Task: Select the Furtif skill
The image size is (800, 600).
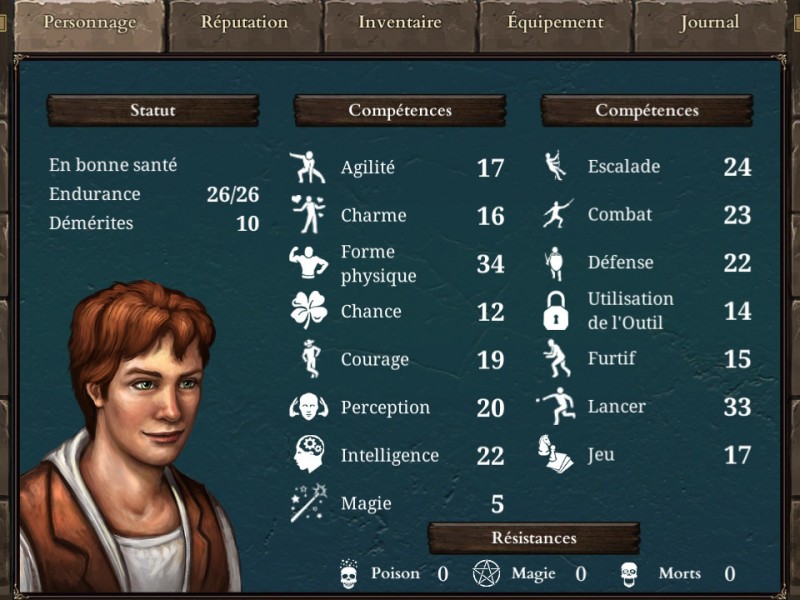Action: click(x=611, y=359)
